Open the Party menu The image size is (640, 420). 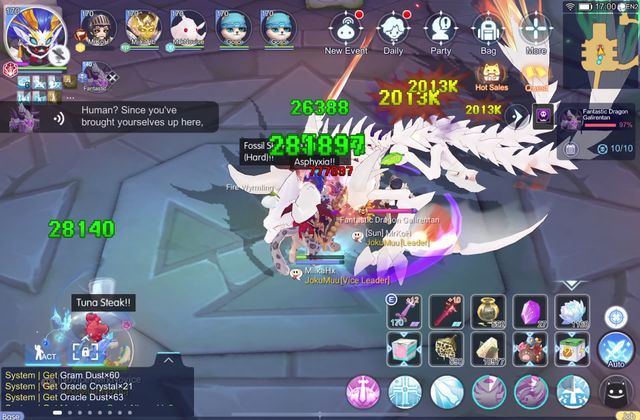[x=440, y=30]
